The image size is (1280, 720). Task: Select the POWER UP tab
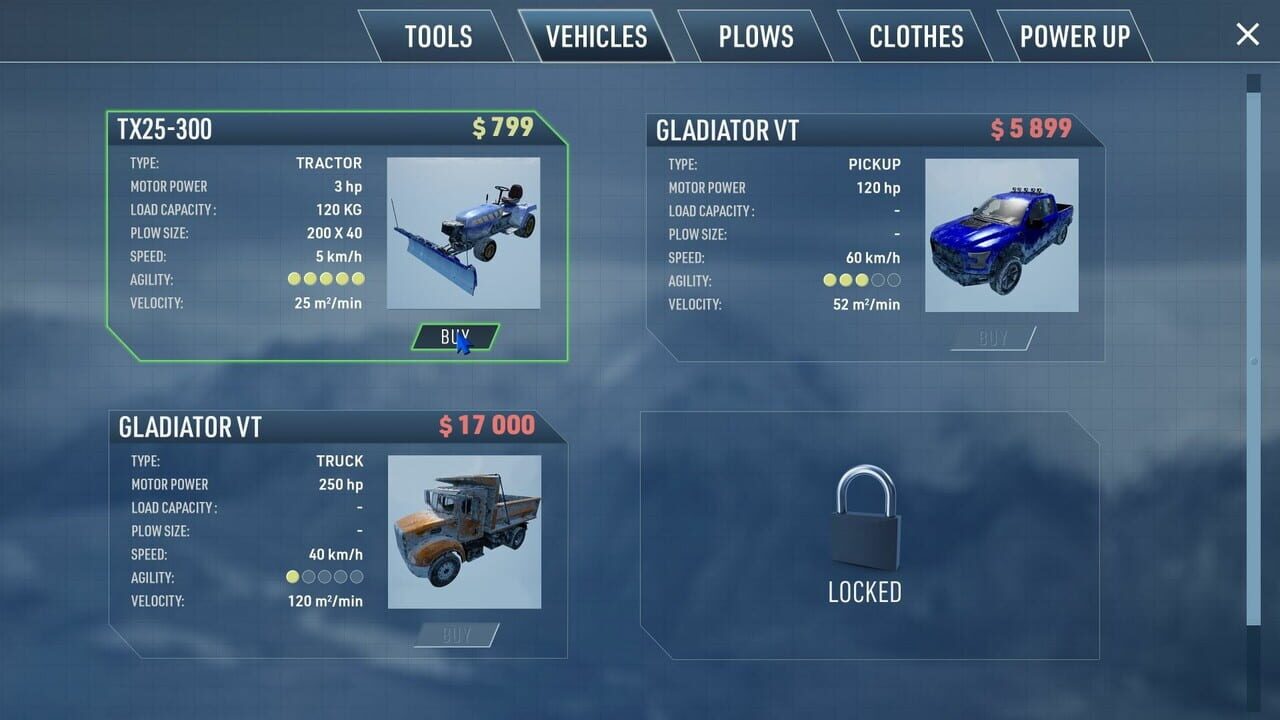tap(1075, 37)
